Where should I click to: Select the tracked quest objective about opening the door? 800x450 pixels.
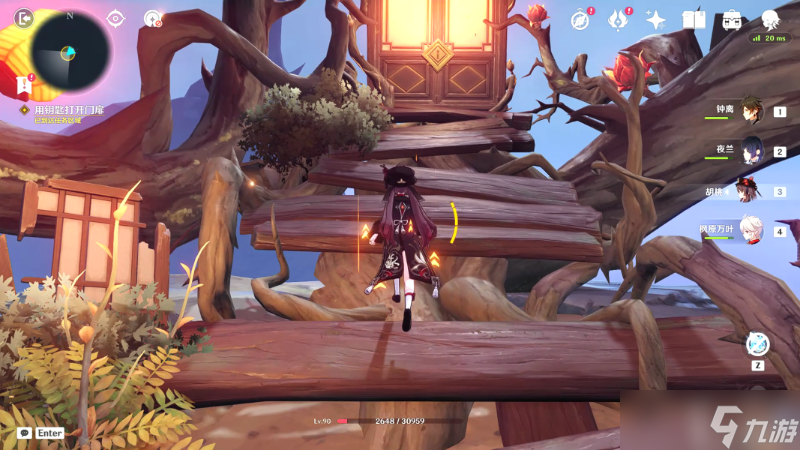click(69, 109)
